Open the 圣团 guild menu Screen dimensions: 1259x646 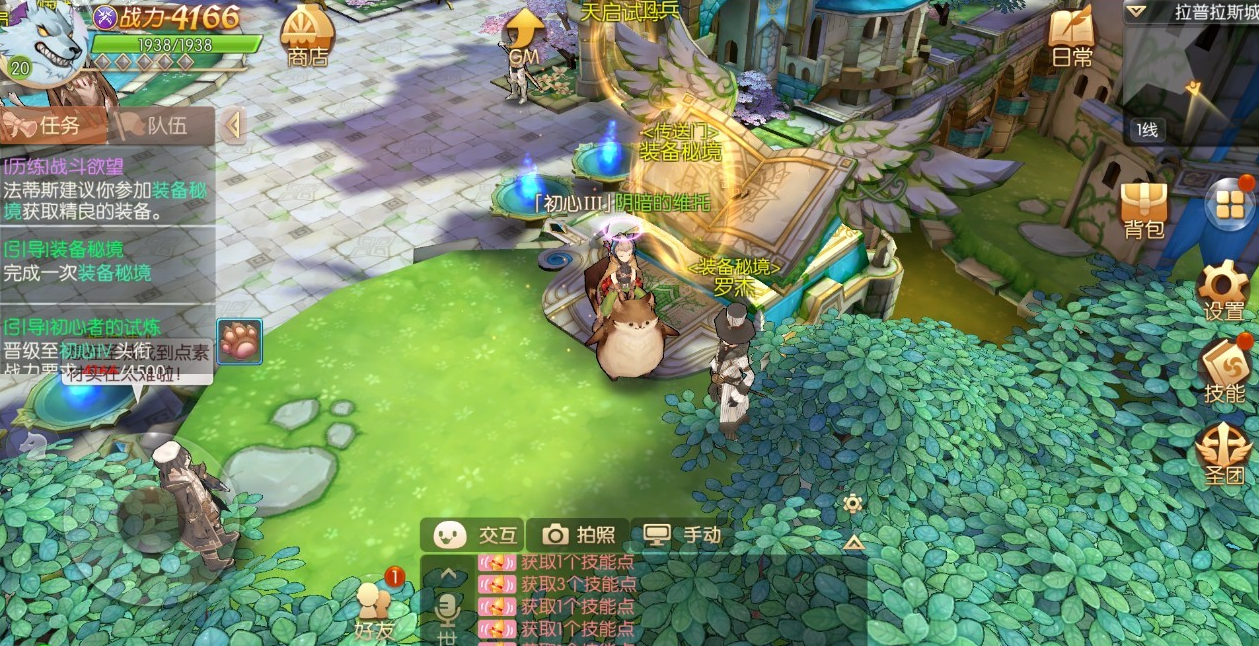tap(1224, 453)
